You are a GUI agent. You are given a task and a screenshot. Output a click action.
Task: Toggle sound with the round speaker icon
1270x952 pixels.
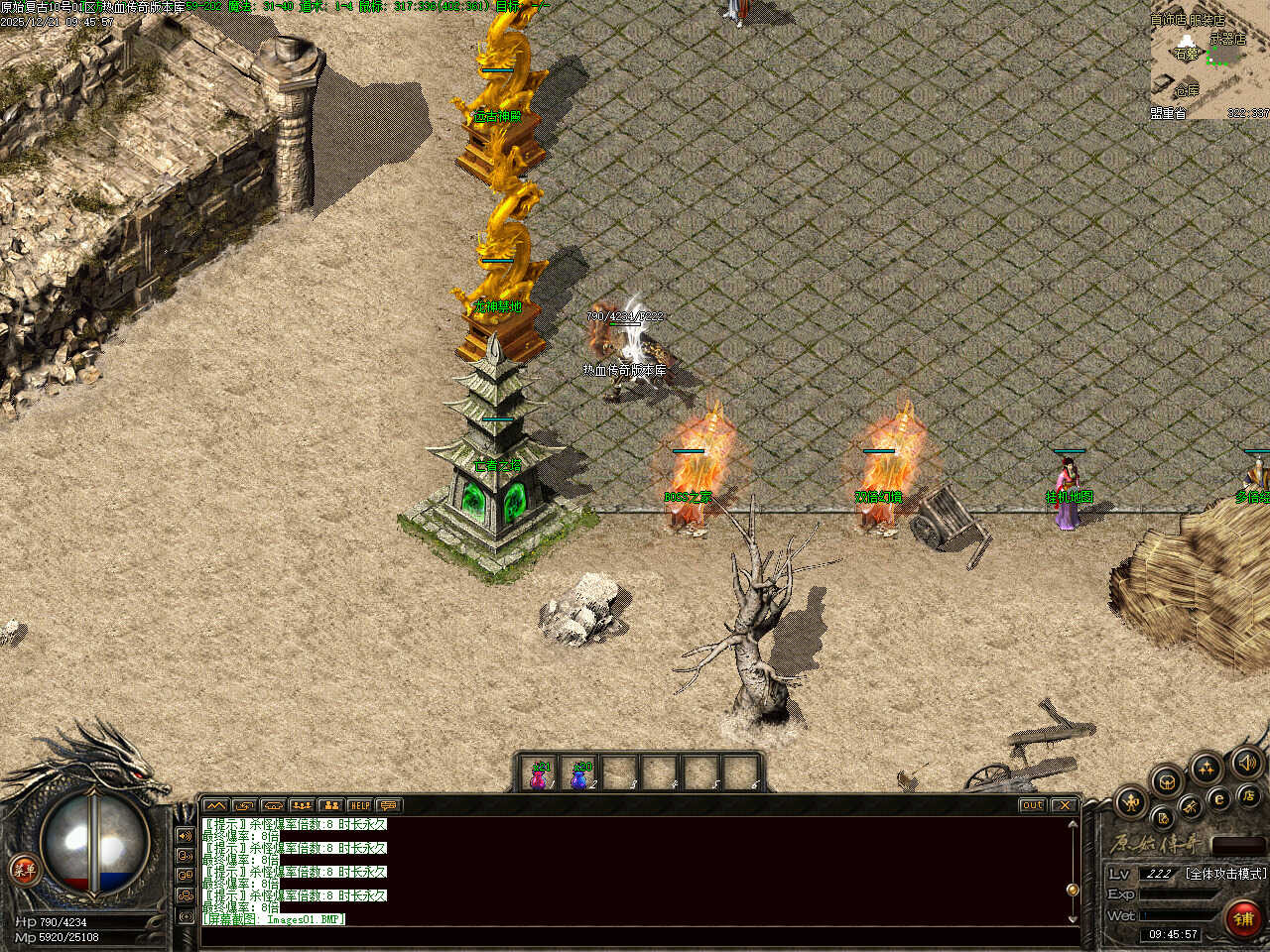[x=1246, y=762]
